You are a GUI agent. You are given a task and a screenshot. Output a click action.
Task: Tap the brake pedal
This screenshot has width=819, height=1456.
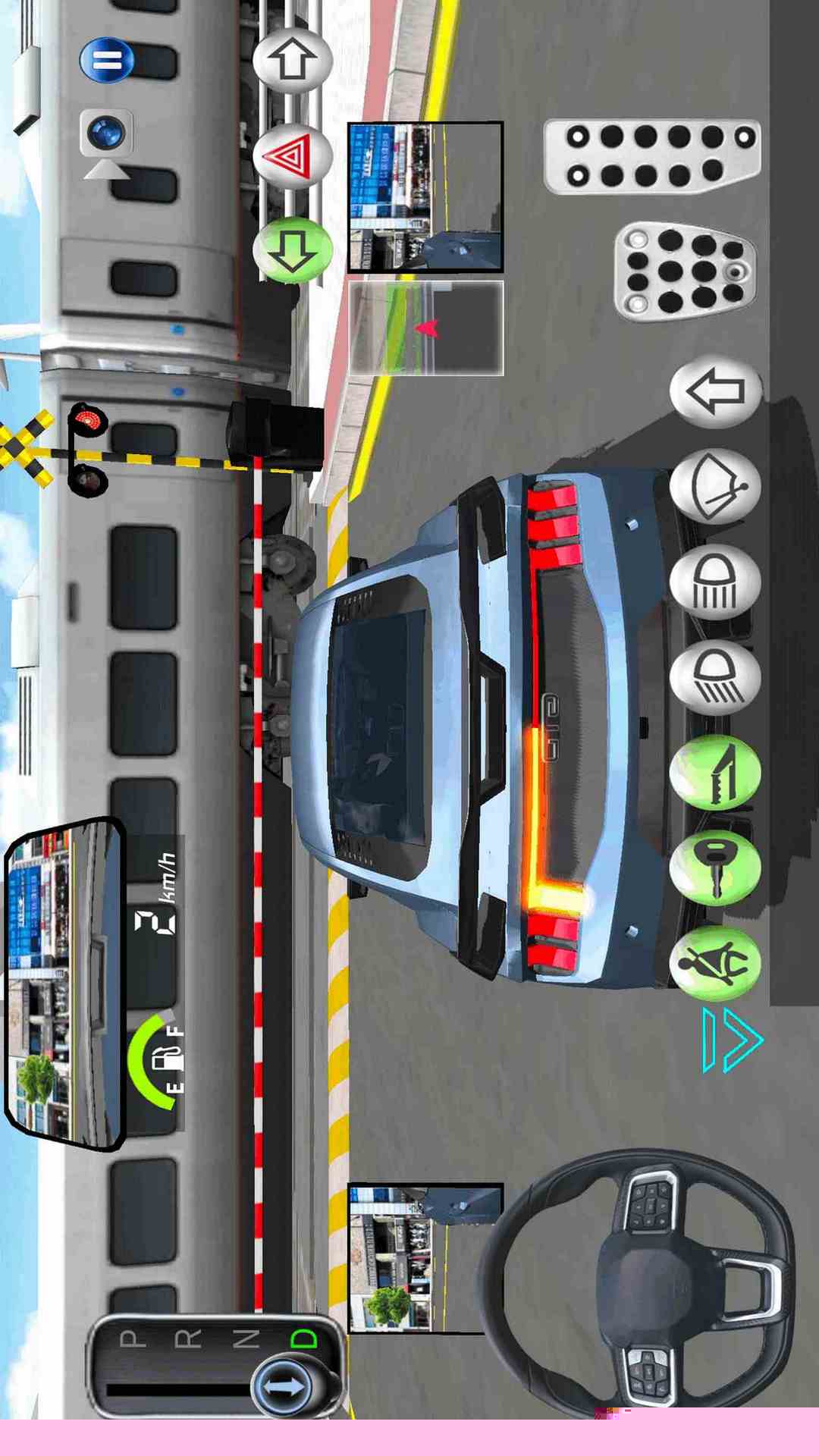[x=685, y=271]
